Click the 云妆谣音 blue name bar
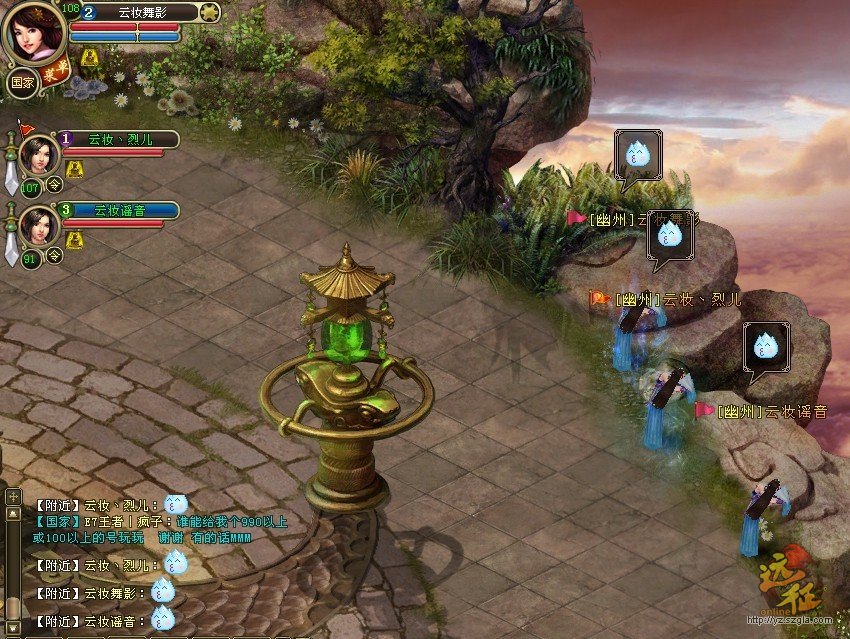 [x=120, y=210]
